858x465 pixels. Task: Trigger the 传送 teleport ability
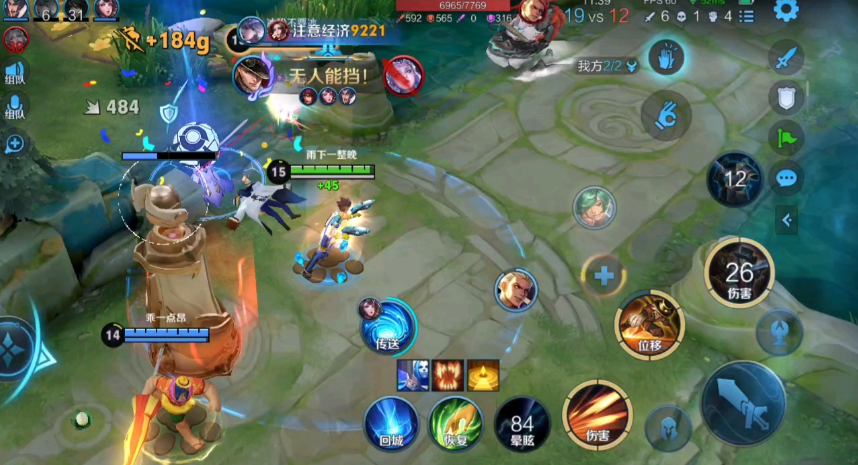[388, 324]
